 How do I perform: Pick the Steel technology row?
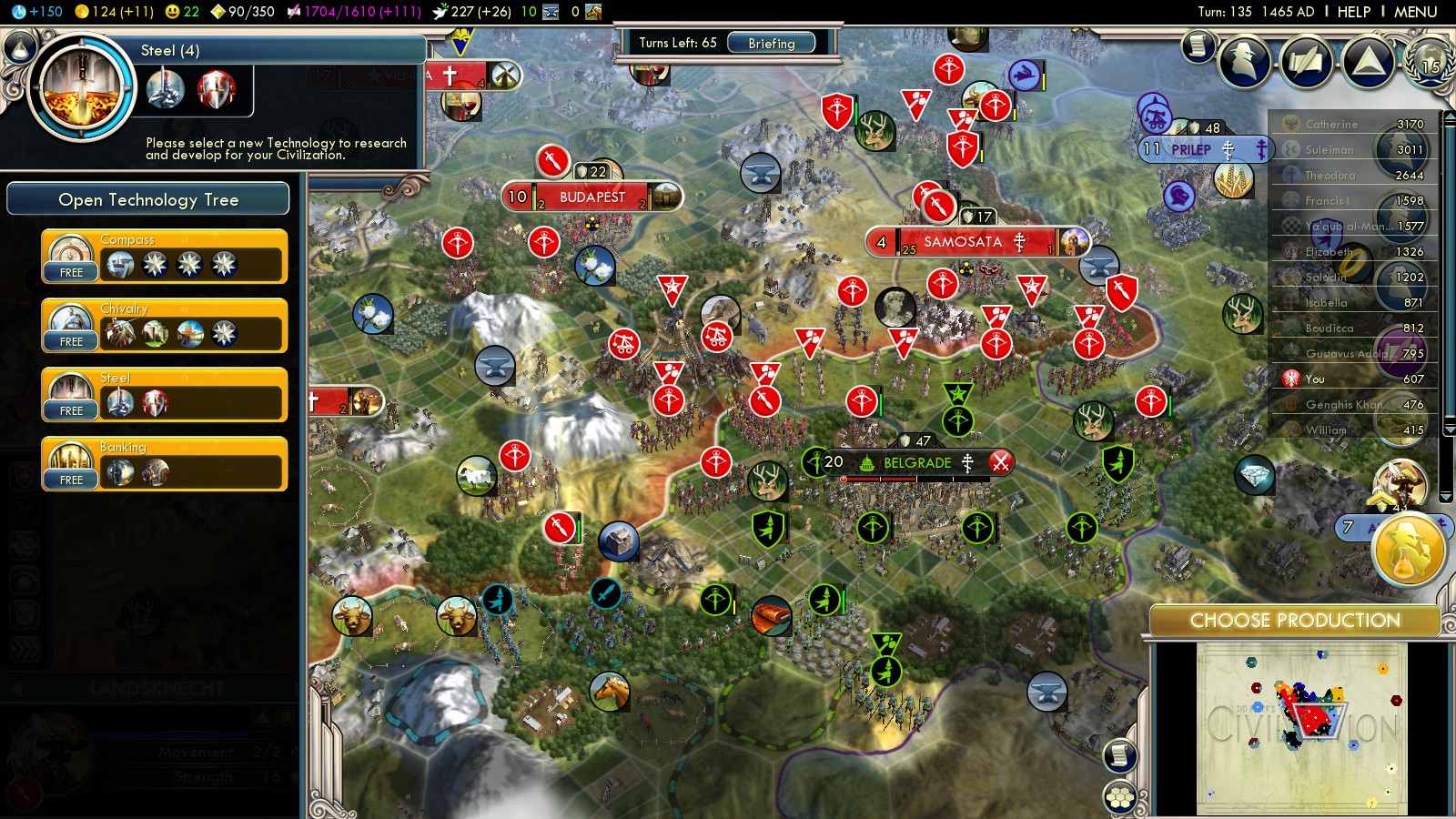click(165, 396)
